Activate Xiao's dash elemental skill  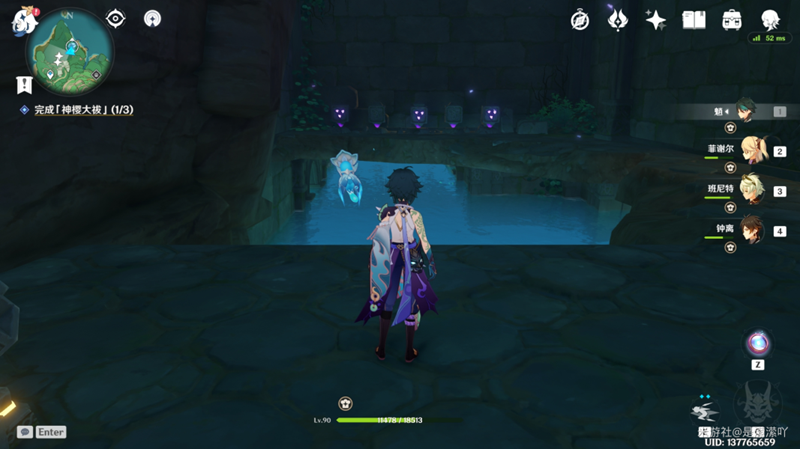coord(706,410)
